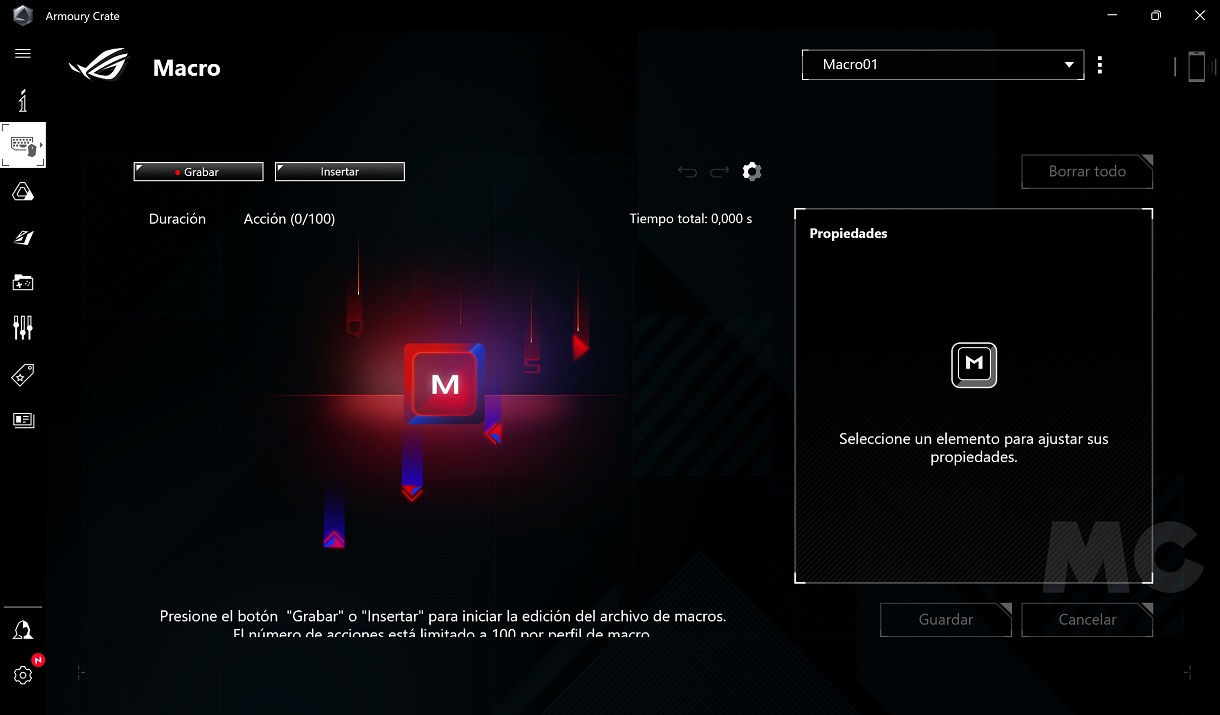Open the Macro01 profile dropdown
The width and height of the screenshot is (1220, 715).
tap(942, 65)
